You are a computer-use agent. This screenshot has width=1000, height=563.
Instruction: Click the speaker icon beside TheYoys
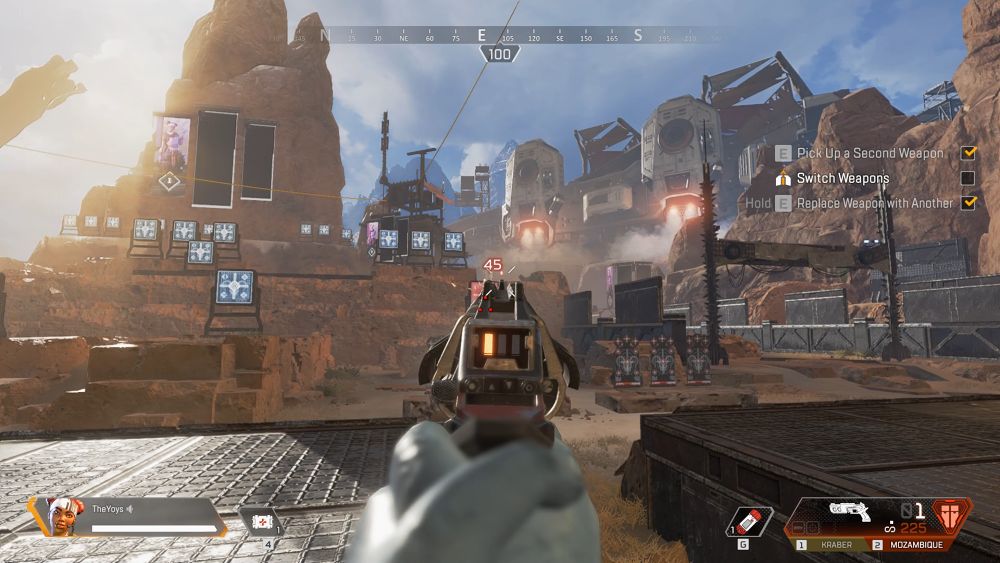[129, 509]
